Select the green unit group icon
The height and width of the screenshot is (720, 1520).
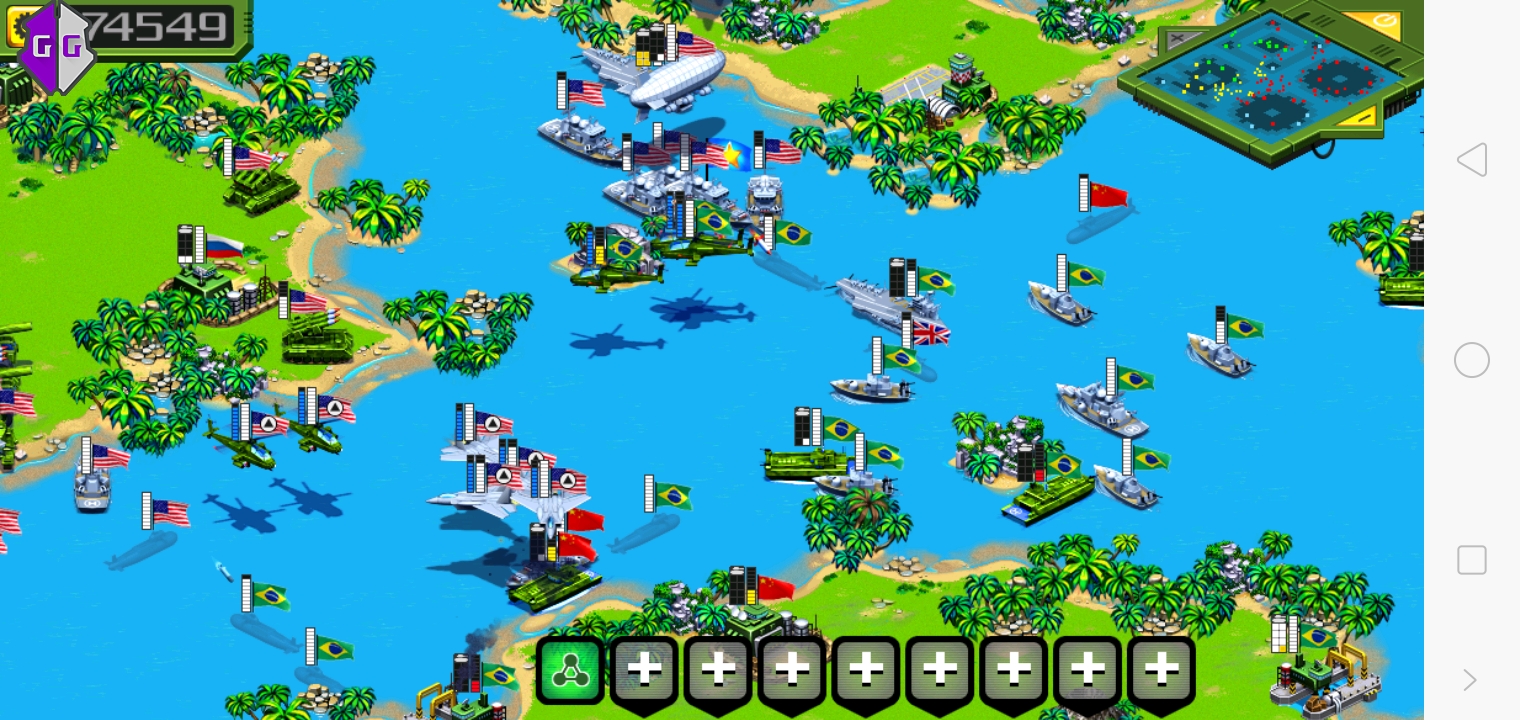pyautogui.click(x=570, y=672)
